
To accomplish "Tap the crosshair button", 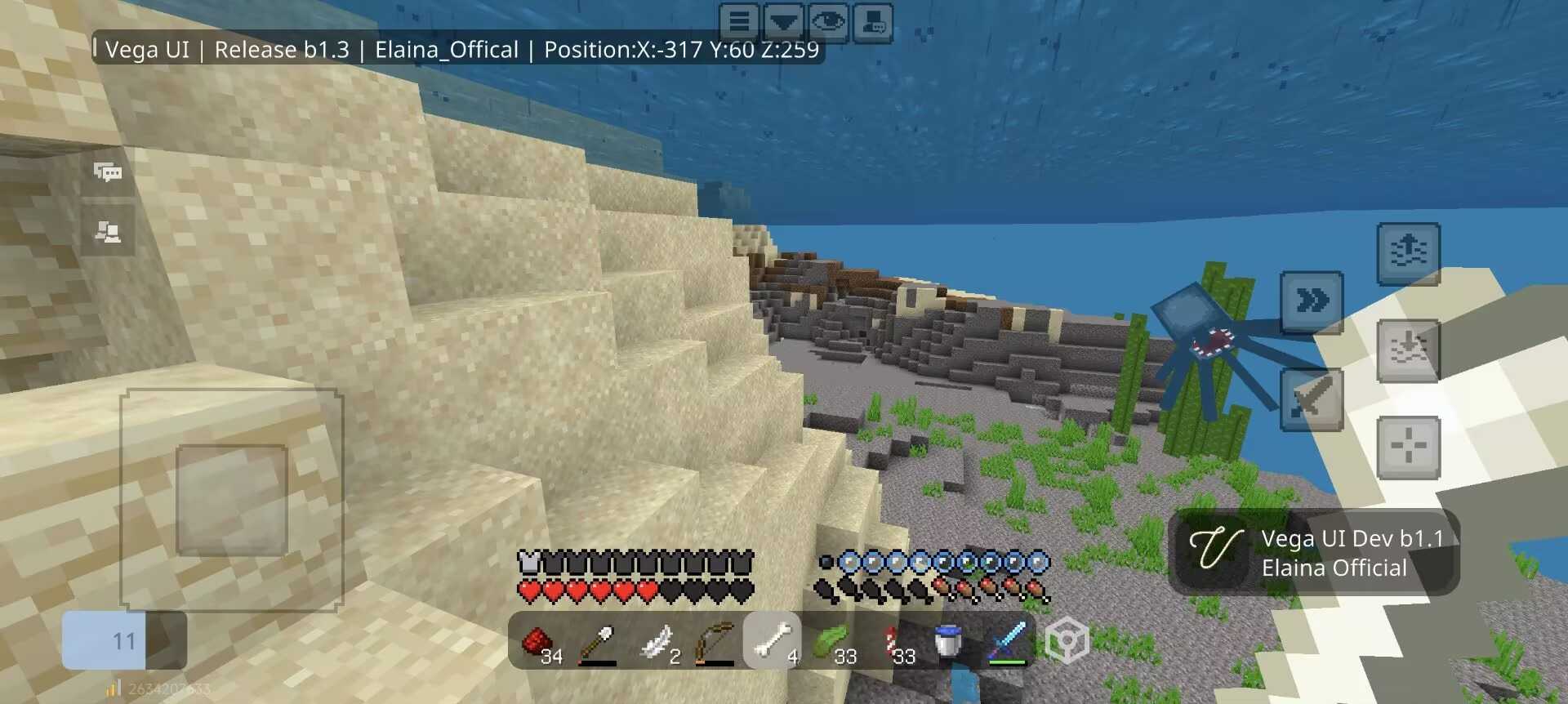I will click(1408, 447).
